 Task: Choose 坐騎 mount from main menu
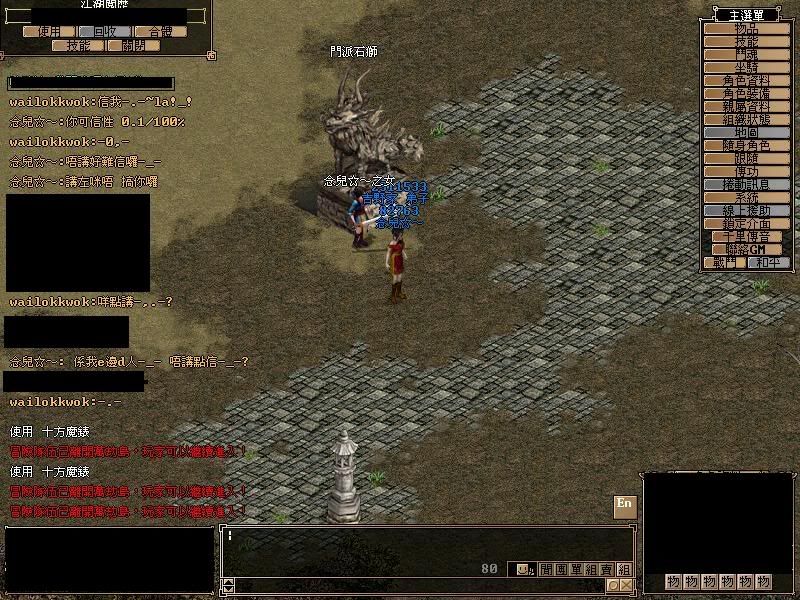tap(746, 67)
